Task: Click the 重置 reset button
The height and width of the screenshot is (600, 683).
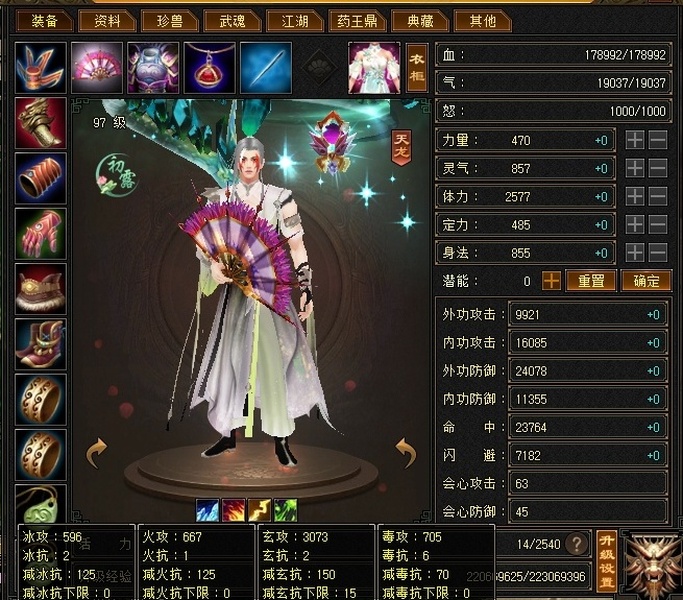Action: pos(591,281)
